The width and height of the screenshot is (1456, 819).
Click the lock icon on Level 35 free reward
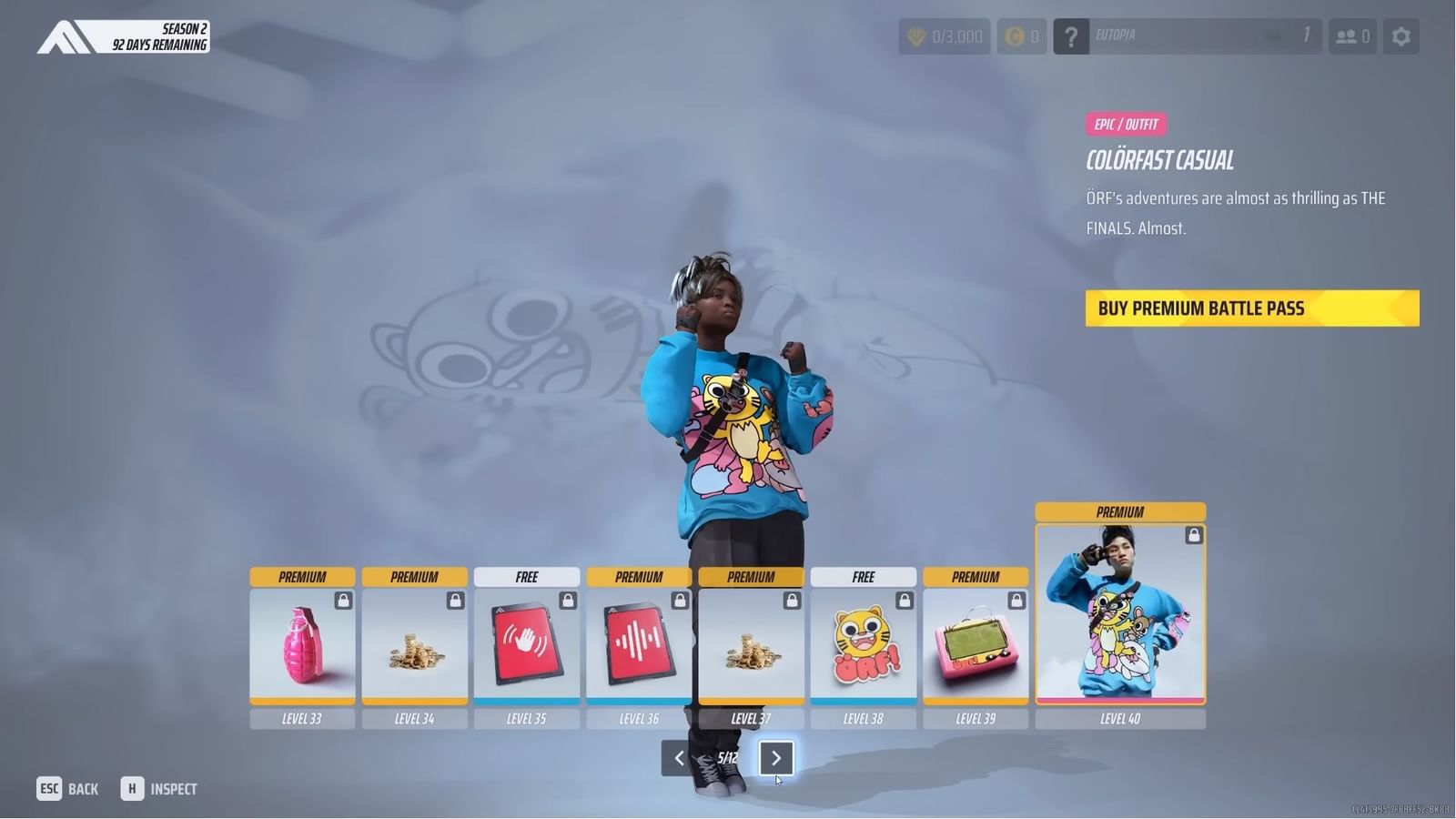click(x=567, y=600)
